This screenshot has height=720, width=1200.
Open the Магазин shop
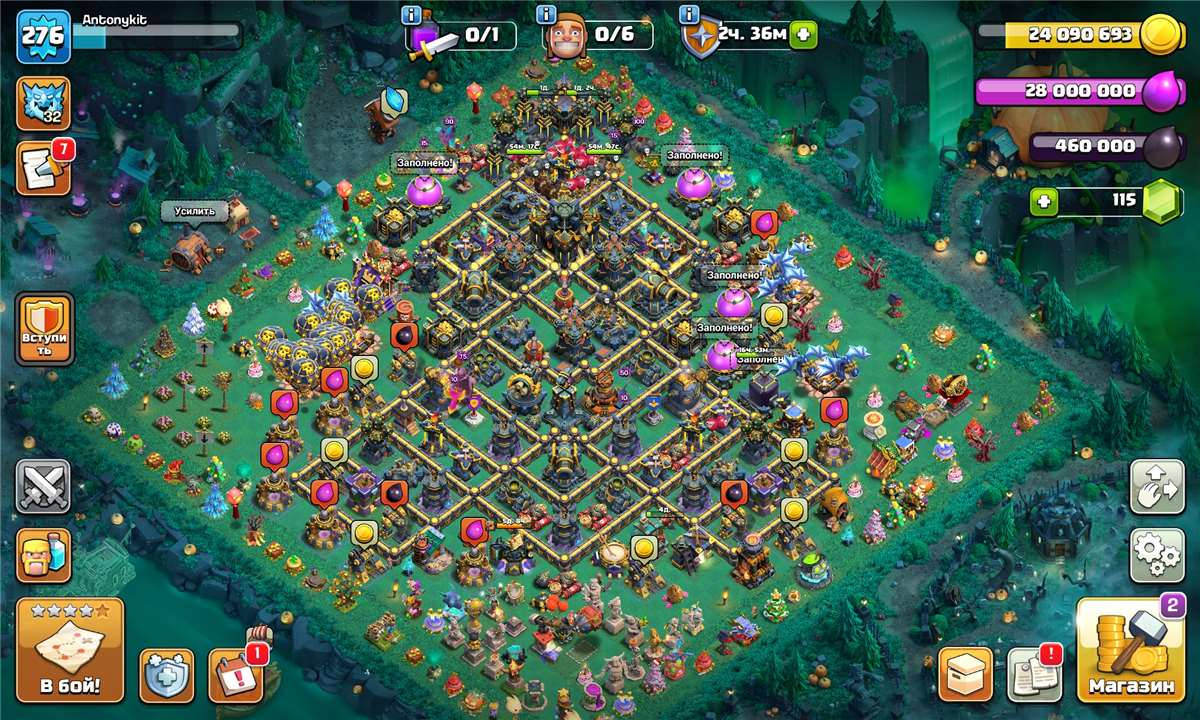(1131, 651)
